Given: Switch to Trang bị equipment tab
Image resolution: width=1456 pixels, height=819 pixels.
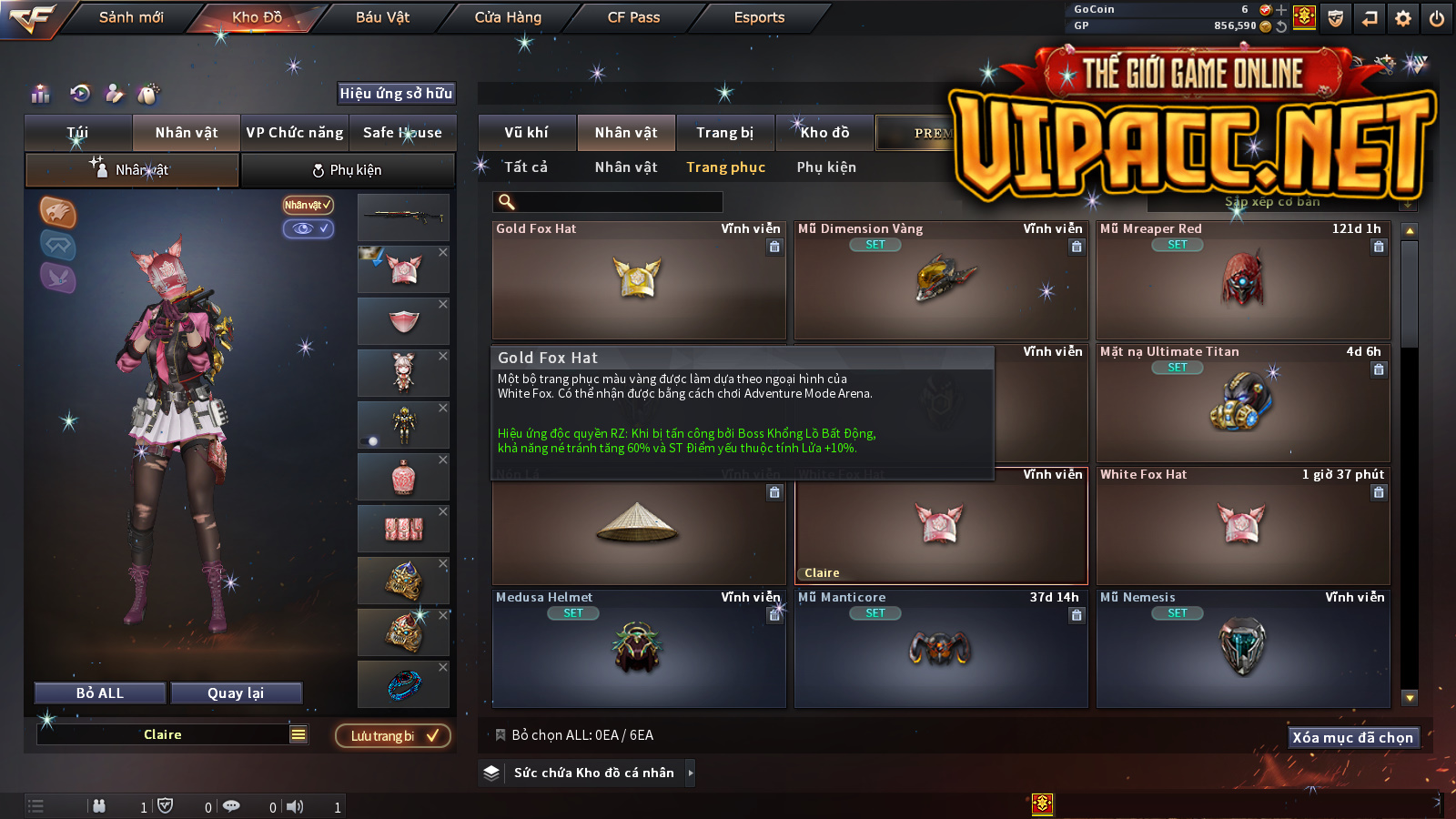Looking at the screenshot, I should (x=725, y=133).
